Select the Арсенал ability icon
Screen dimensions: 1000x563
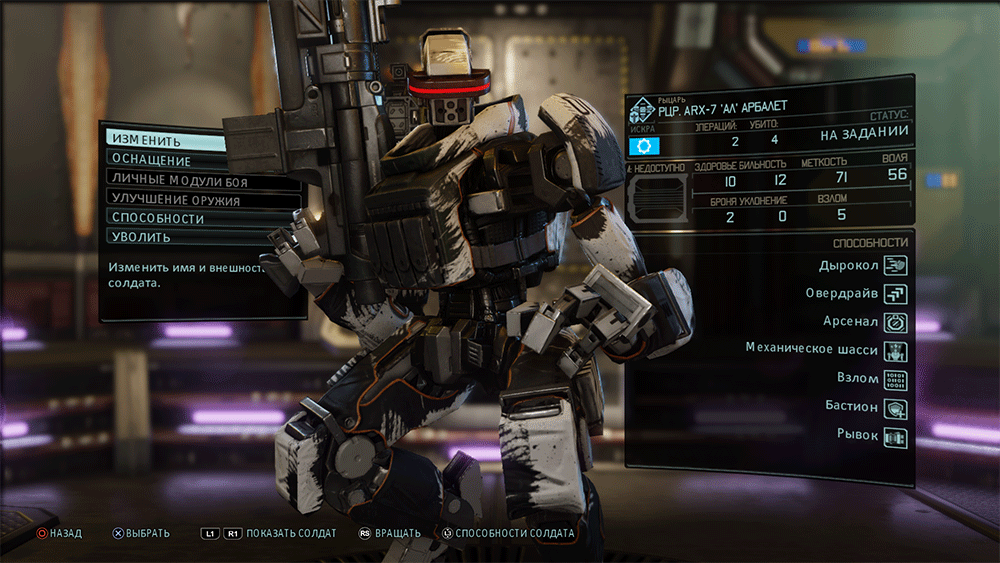(895, 322)
